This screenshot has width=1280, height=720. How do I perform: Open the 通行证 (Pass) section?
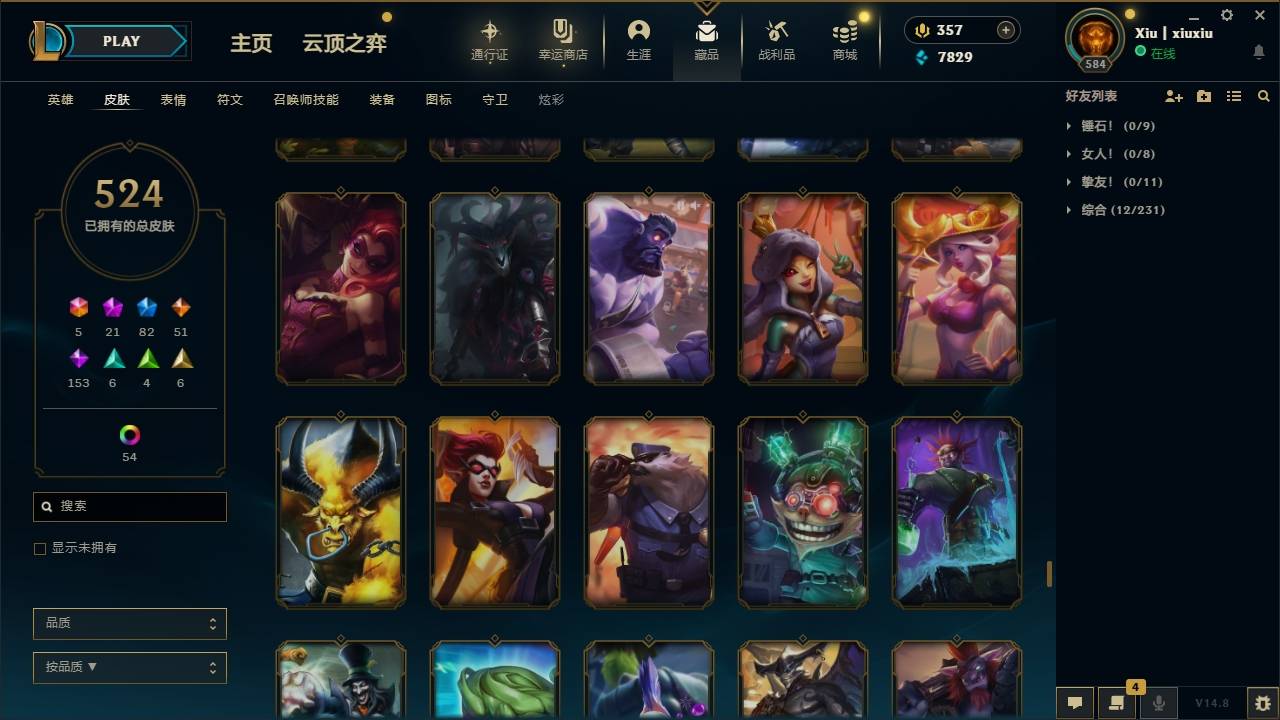click(489, 40)
